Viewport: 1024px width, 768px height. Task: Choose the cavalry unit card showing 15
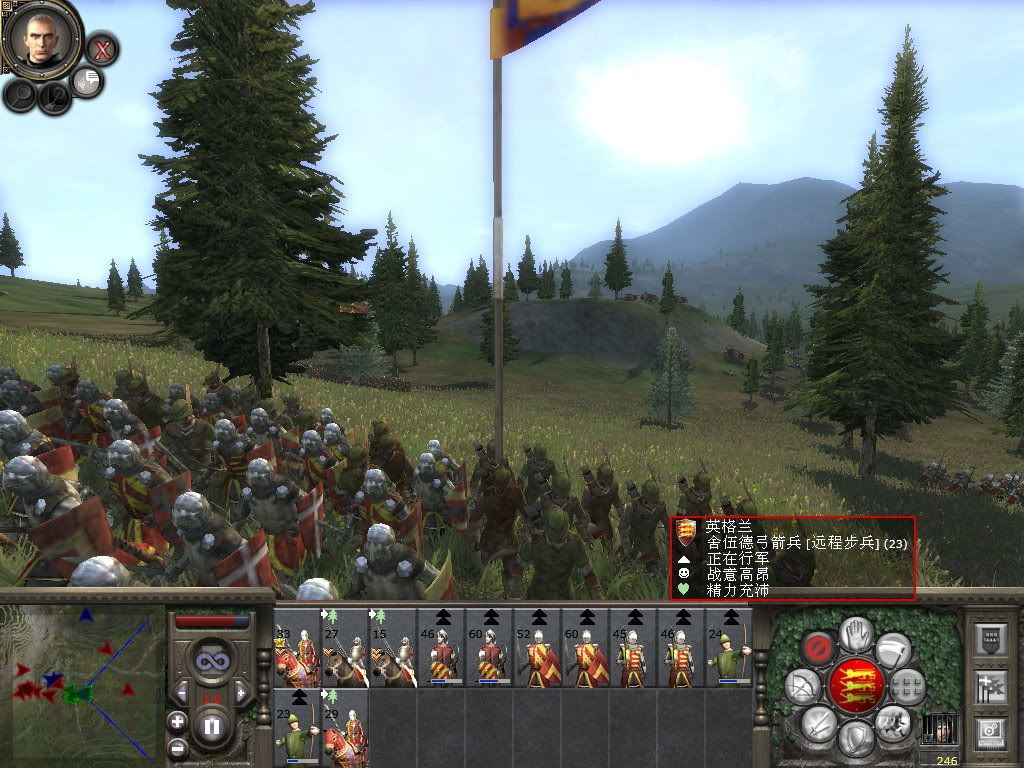click(393, 648)
